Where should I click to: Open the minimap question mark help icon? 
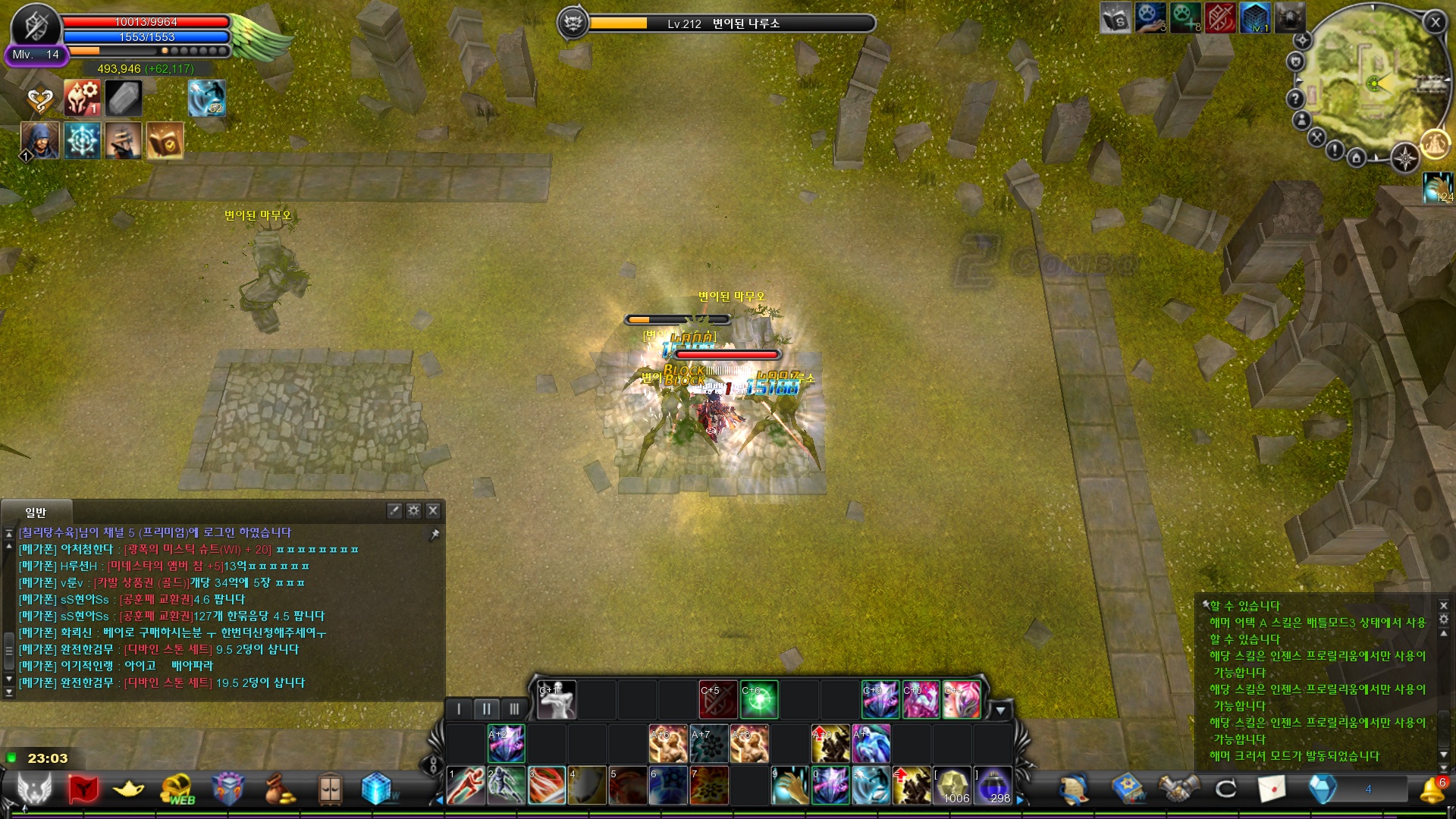(1296, 97)
